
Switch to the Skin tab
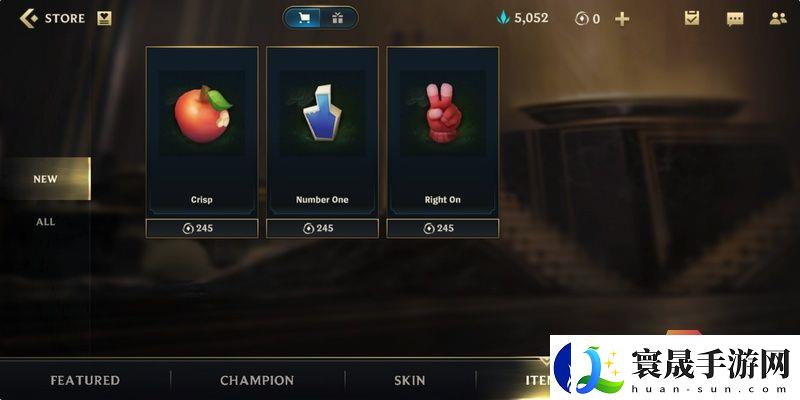410,380
